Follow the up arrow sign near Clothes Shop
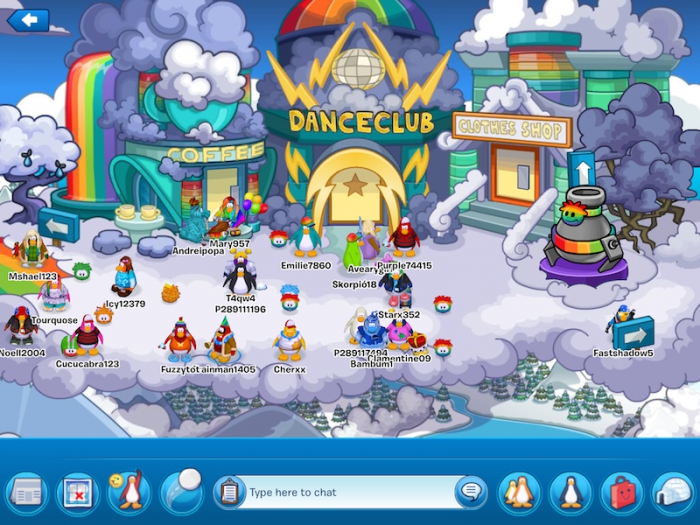700x525 pixels. [x=581, y=167]
